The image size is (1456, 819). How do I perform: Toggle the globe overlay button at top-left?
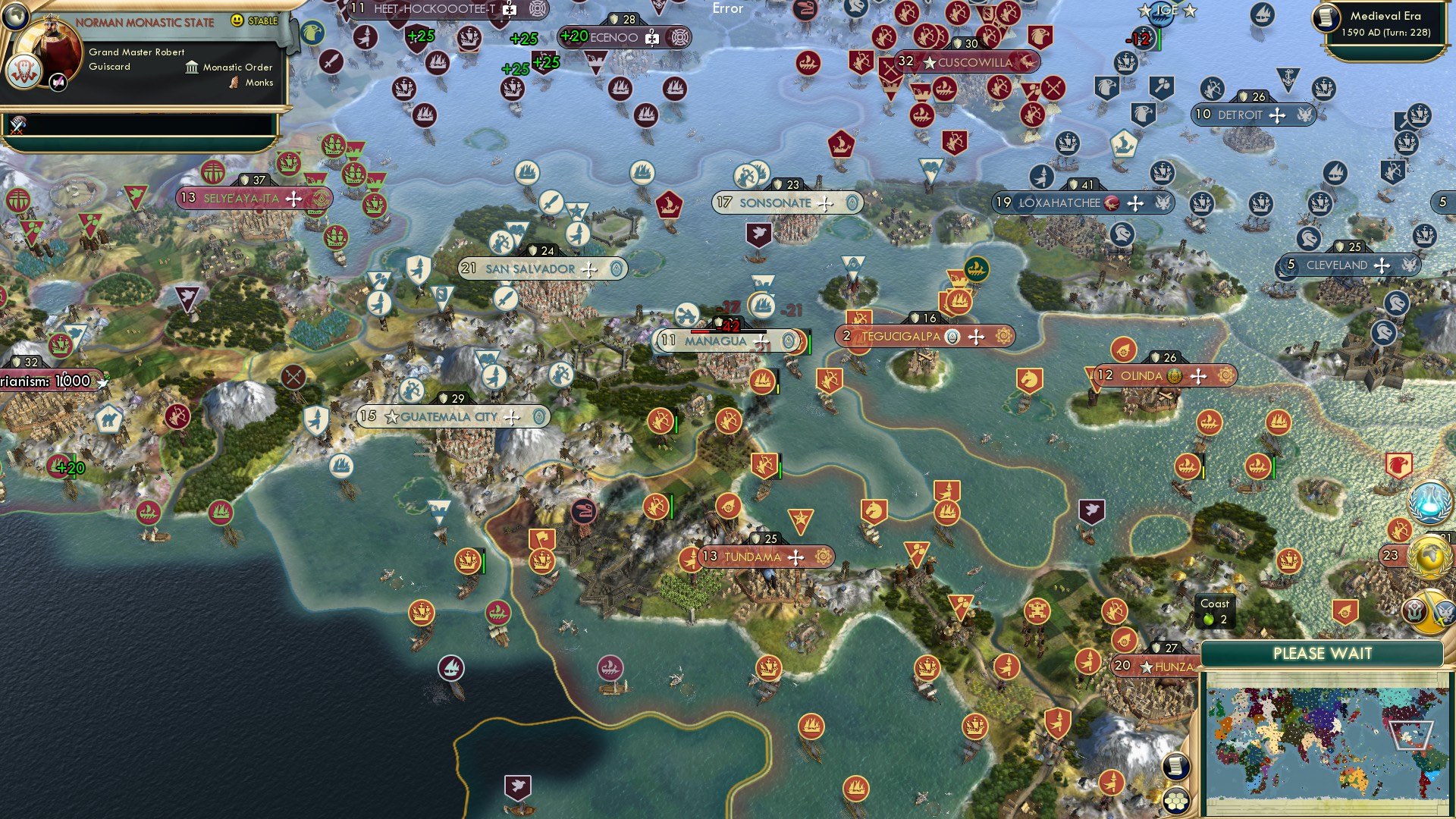15,17
